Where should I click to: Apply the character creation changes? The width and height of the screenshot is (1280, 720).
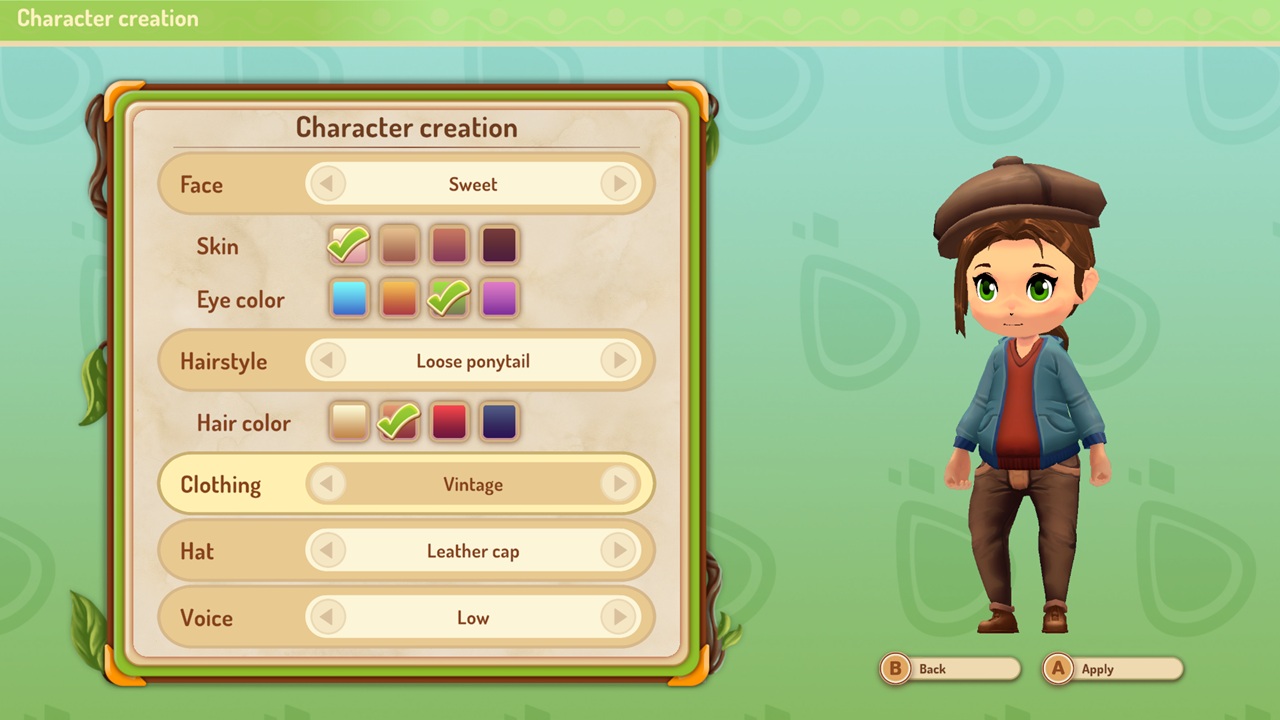click(1112, 669)
